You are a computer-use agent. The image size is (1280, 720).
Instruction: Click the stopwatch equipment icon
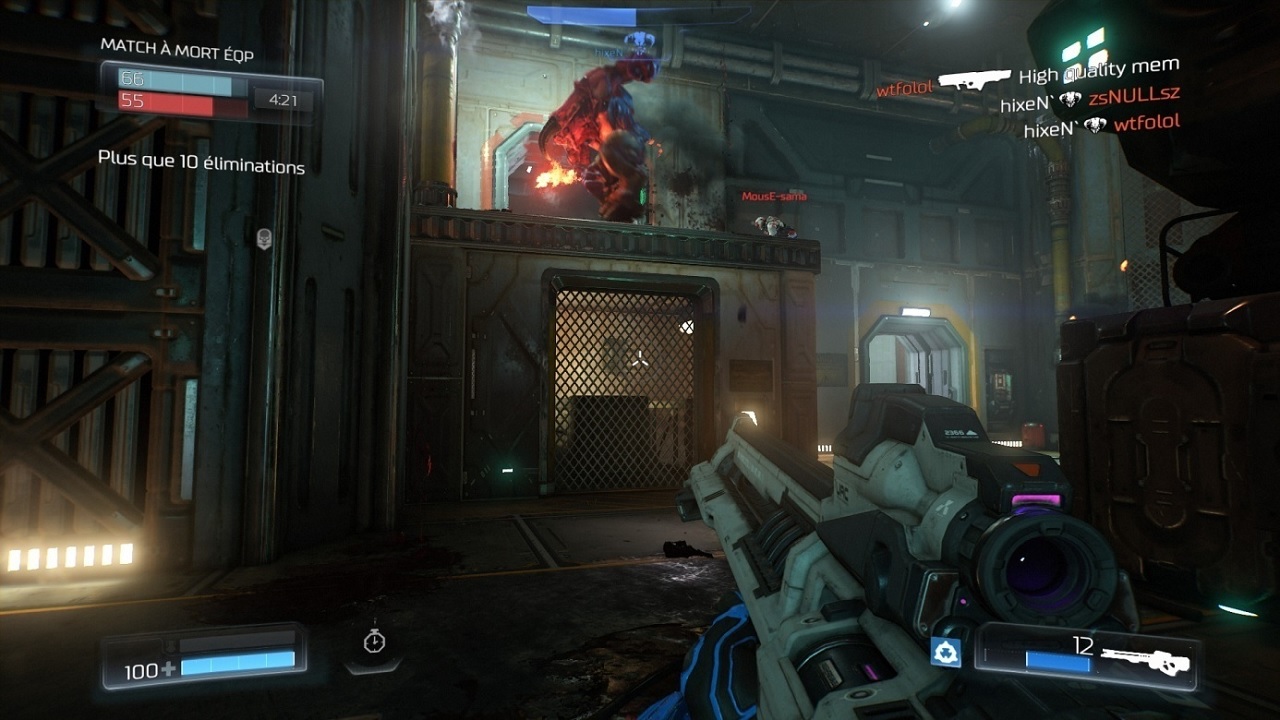tap(374, 641)
